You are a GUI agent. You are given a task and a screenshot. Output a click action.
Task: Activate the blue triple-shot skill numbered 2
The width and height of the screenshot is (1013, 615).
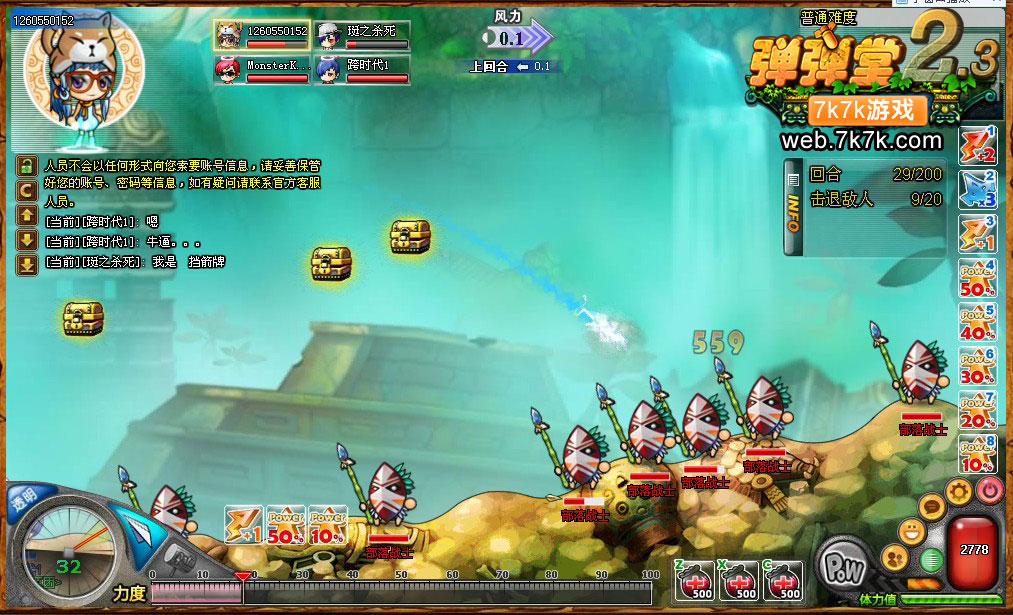[977, 190]
